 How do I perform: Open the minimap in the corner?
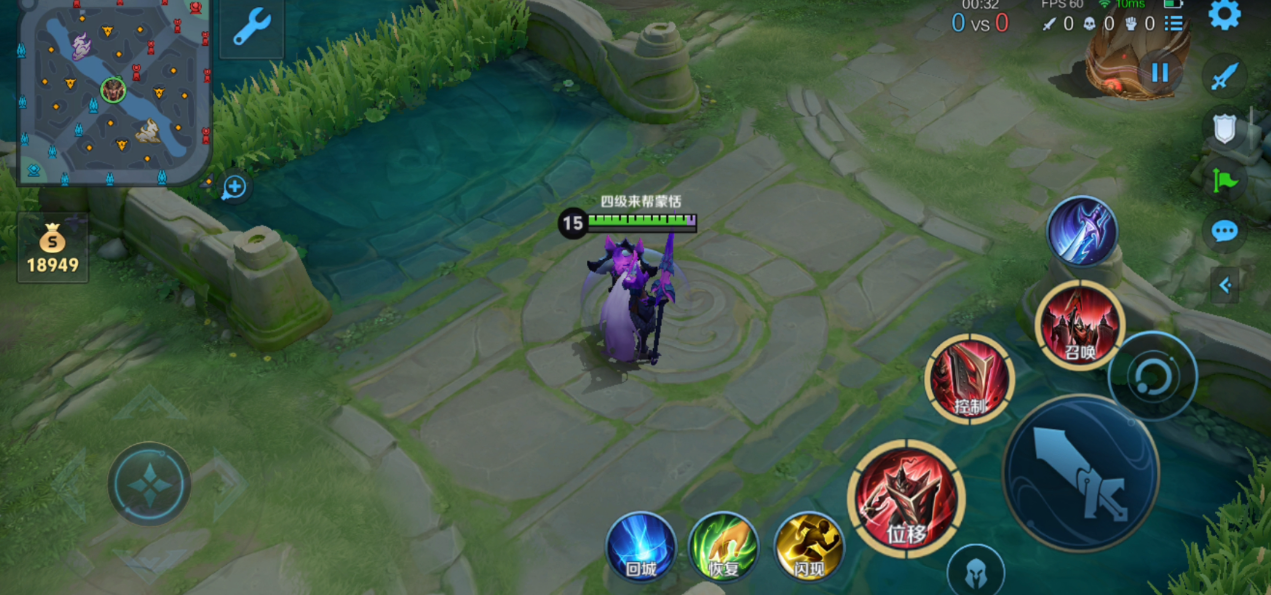pyautogui.click(x=112, y=92)
